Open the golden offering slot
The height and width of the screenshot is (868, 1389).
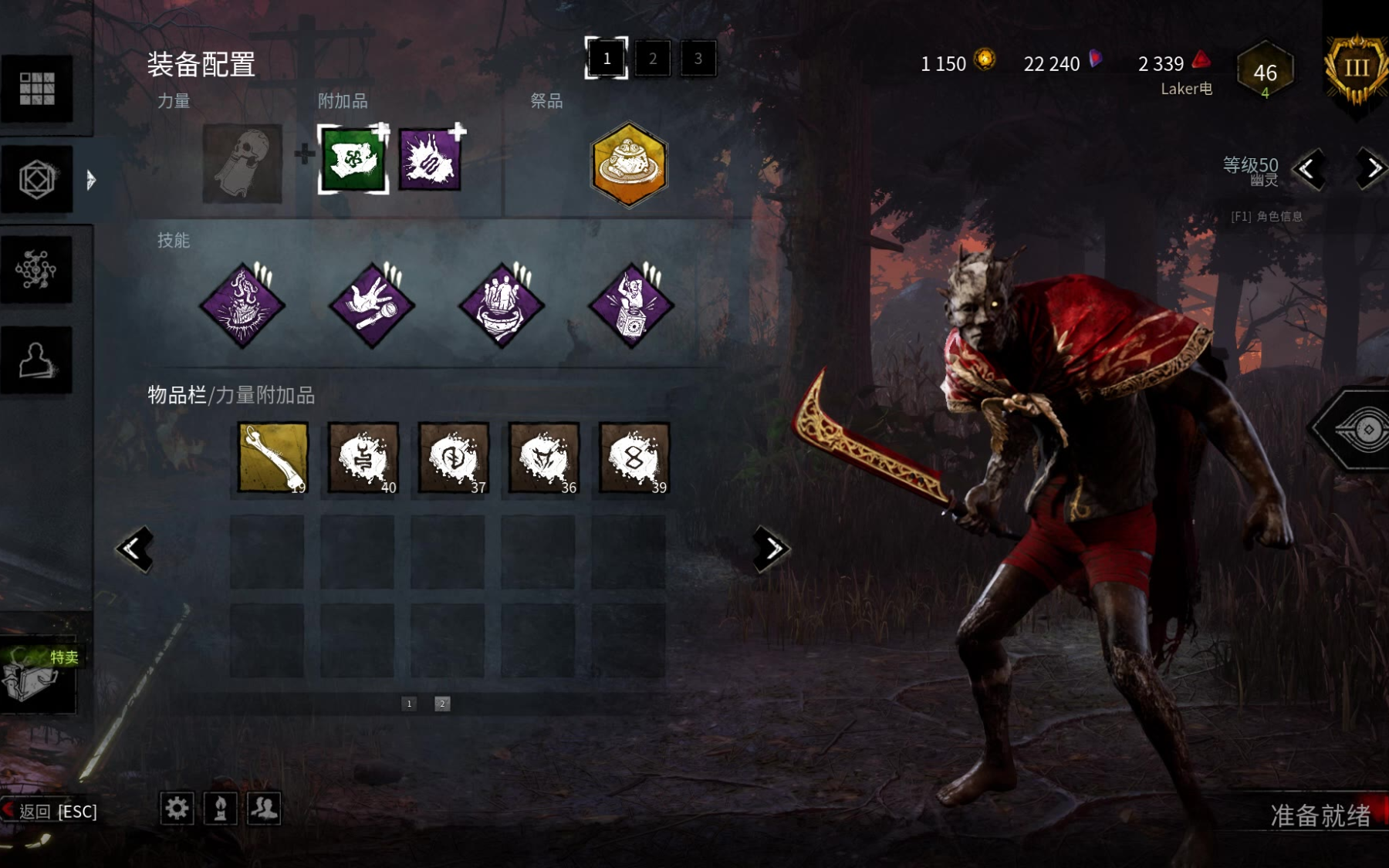pyautogui.click(x=629, y=164)
